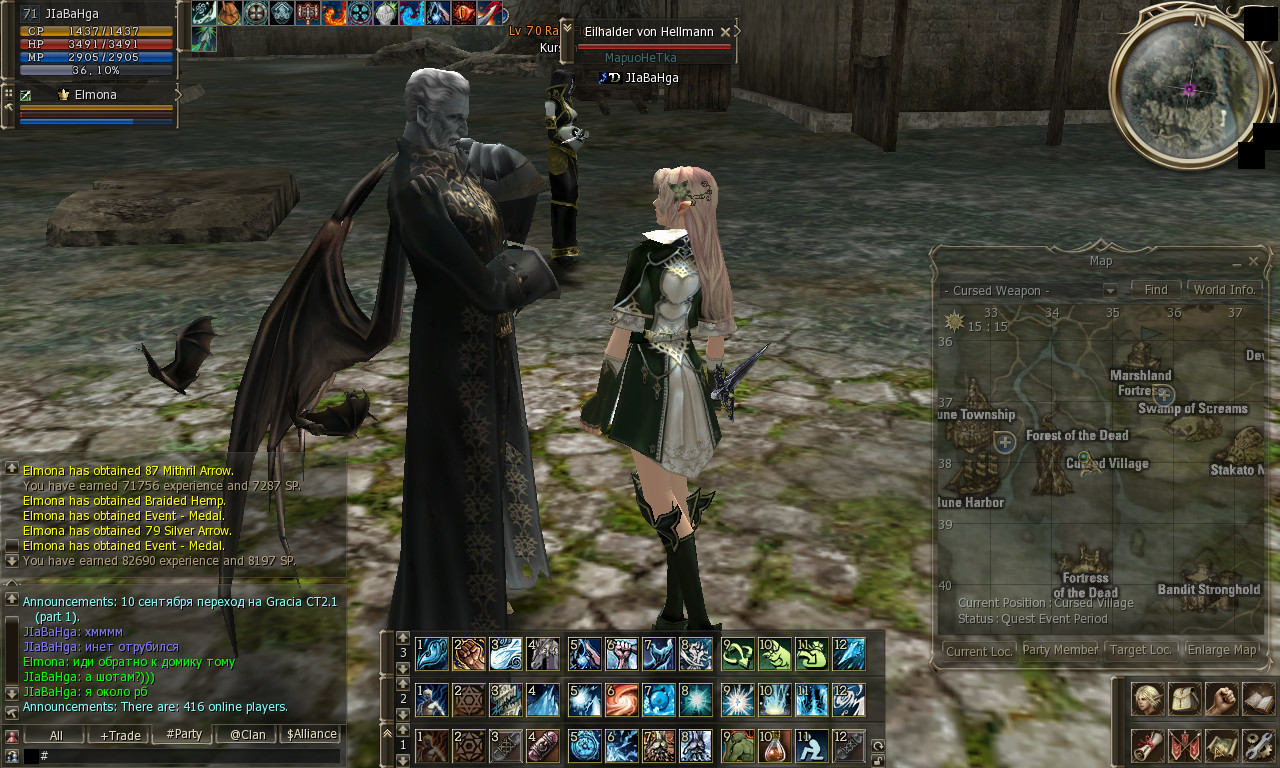Viewport: 1280px width, 768px height.
Task: Open the Cursed Weapon dropdown
Action: click(1110, 291)
